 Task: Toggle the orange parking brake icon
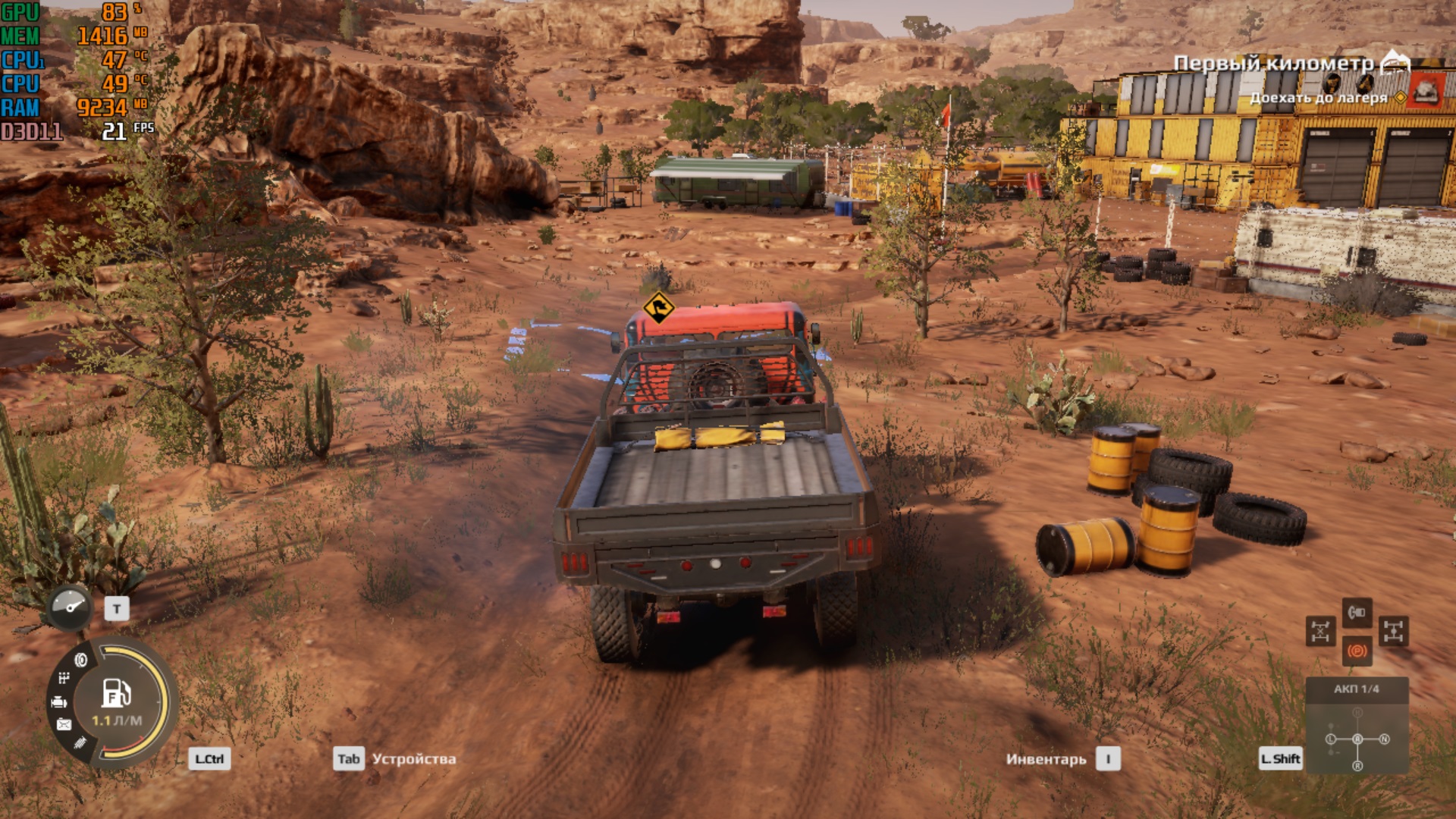point(1357,651)
